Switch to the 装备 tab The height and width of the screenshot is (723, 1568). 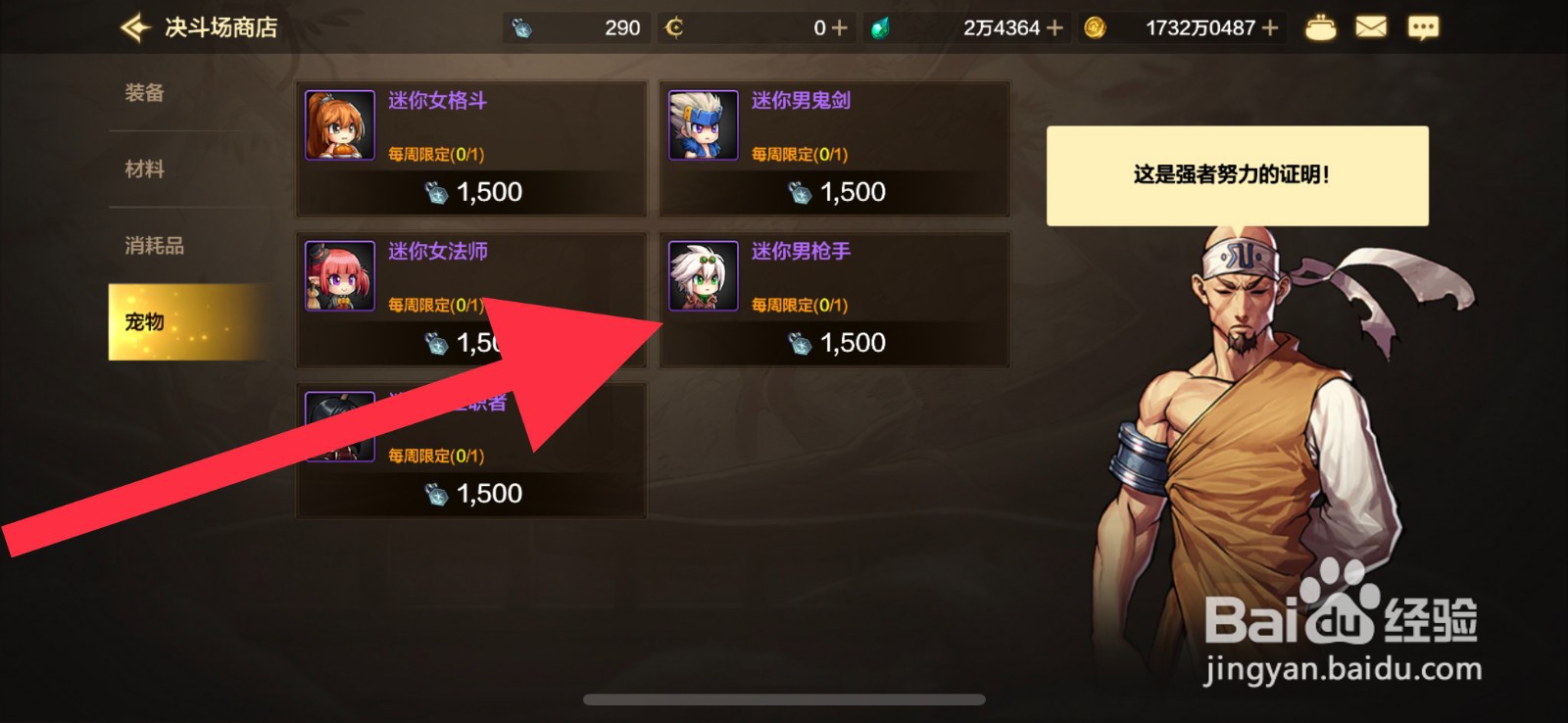pyautogui.click(x=145, y=91)
